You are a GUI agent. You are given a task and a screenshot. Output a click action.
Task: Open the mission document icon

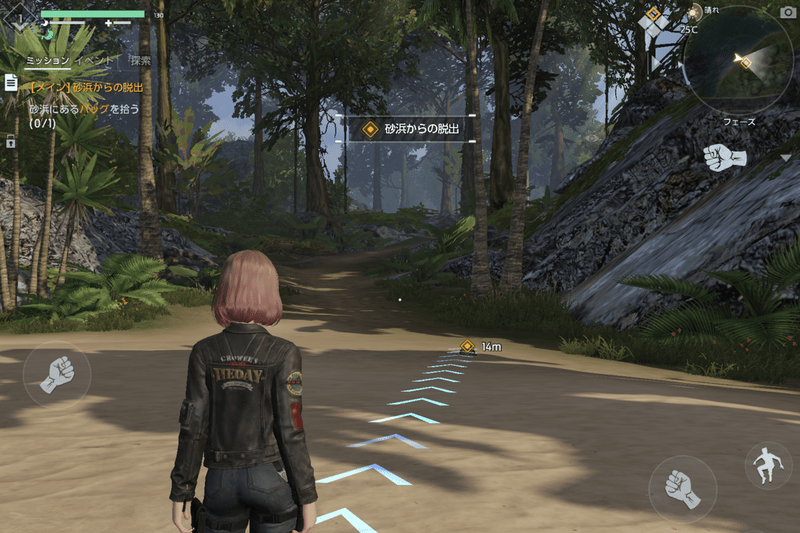point(11,83)
